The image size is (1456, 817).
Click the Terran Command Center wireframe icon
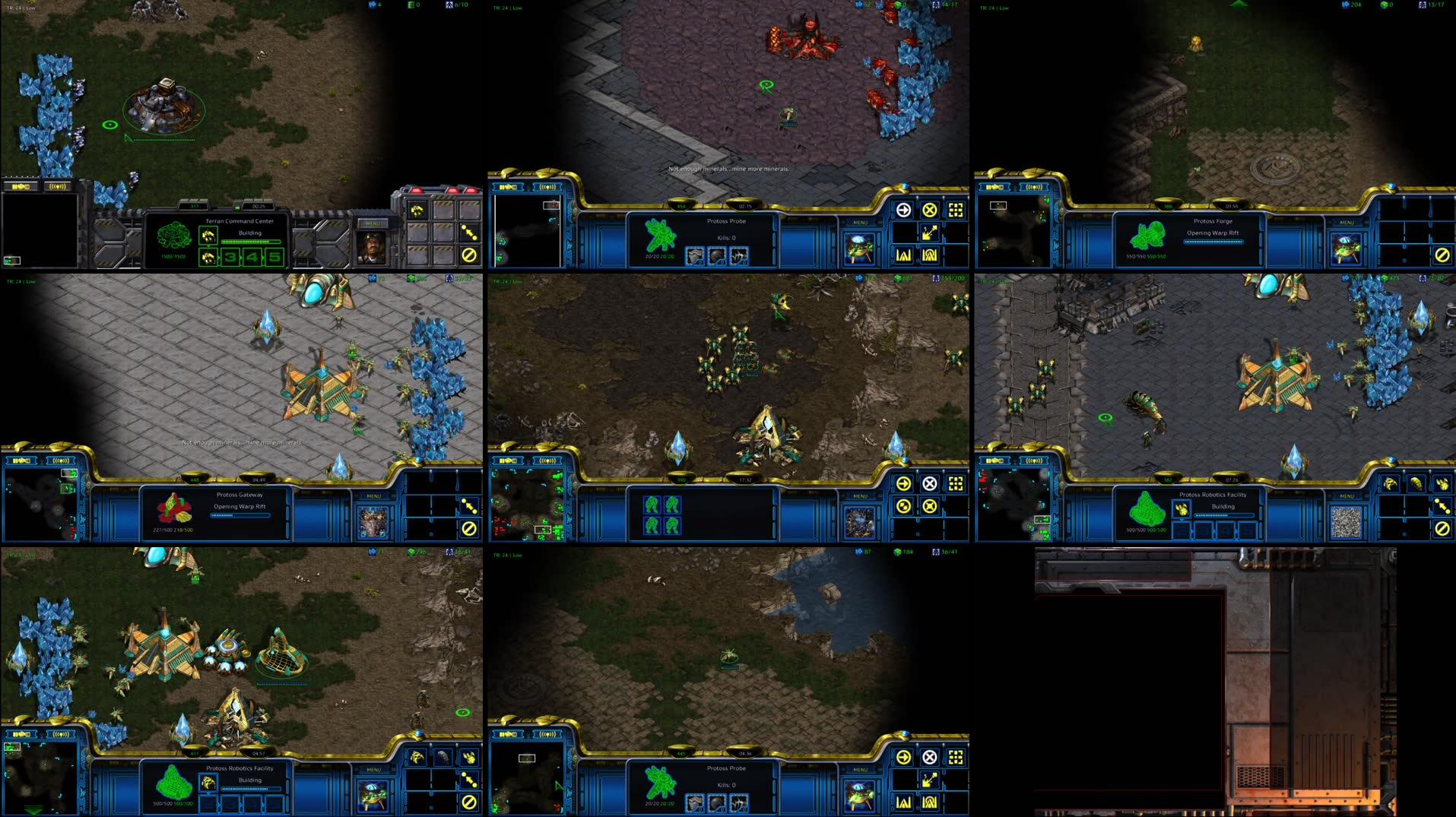[x=173, y=237]
